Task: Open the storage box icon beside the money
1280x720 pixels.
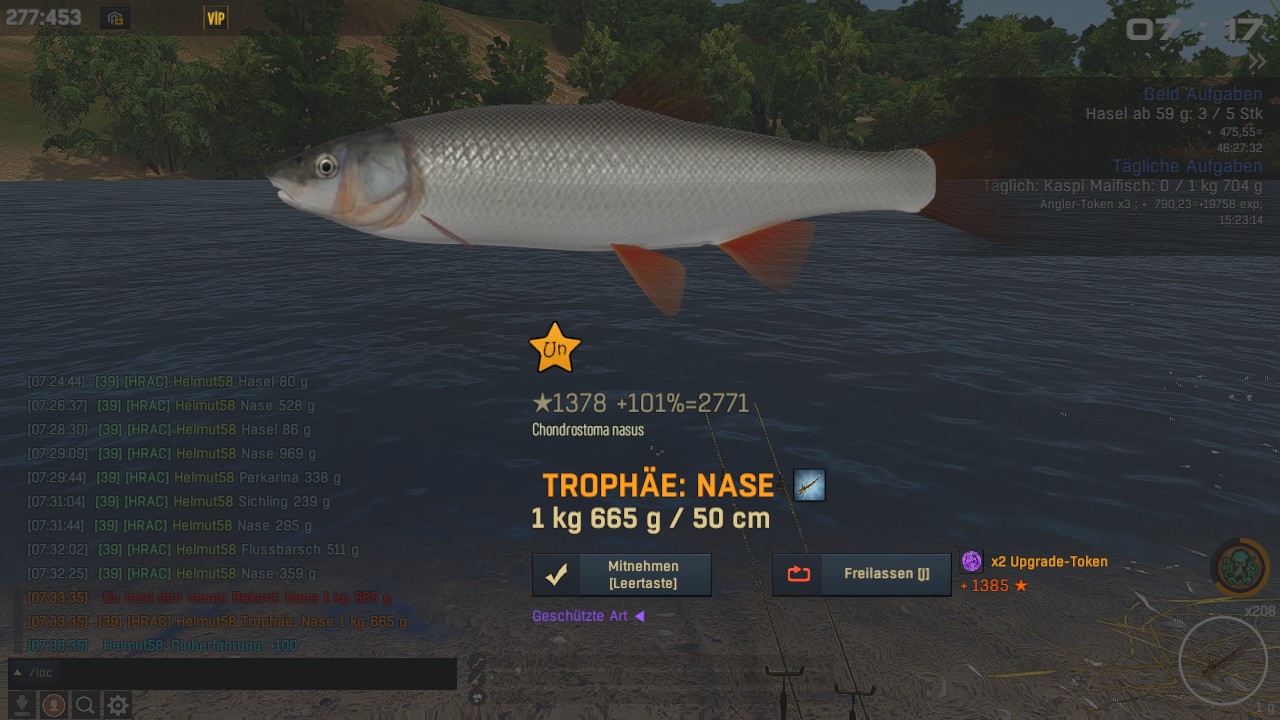Action: coord(115,18)
